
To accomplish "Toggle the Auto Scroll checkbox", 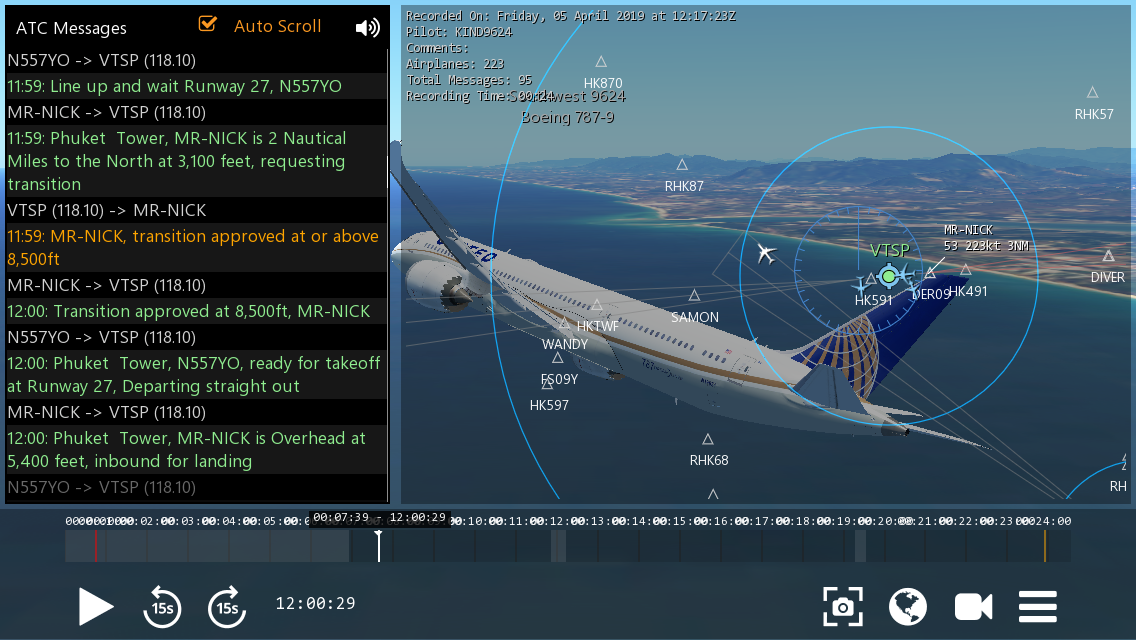I will coord(209,24).
